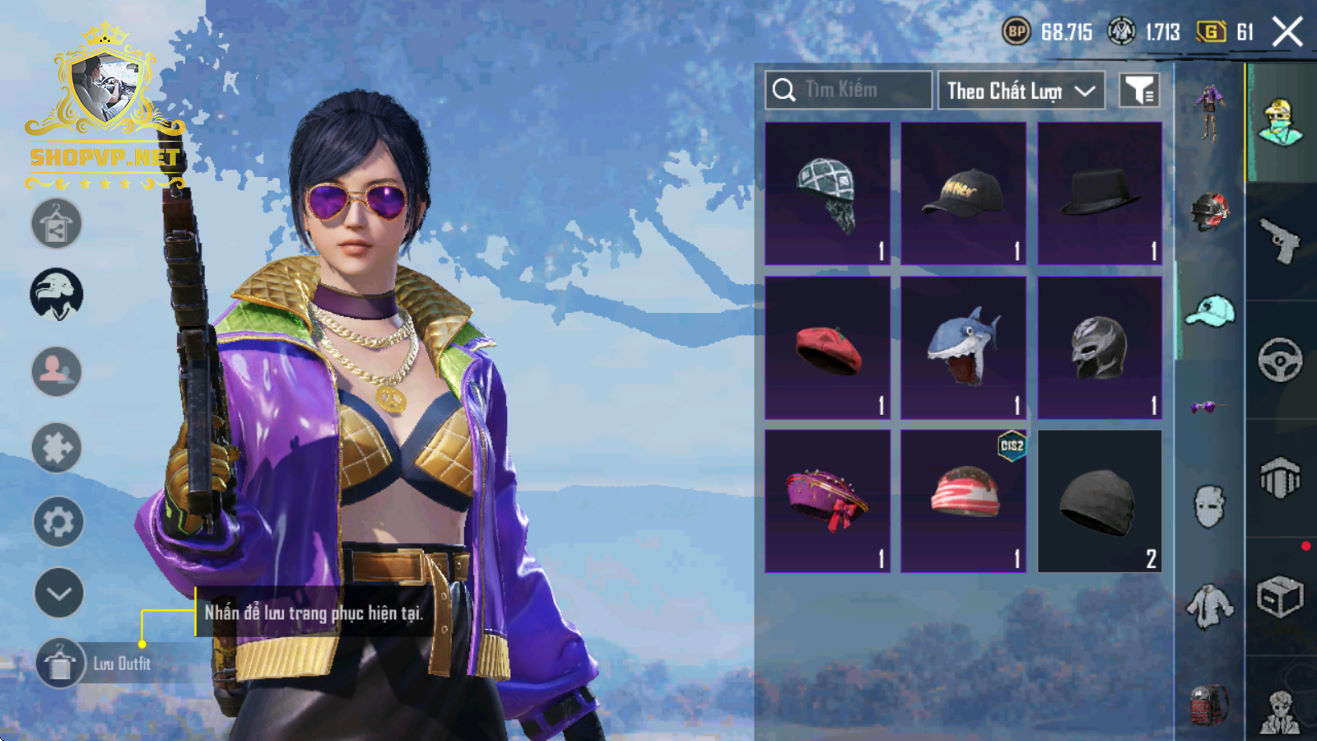
Task: Save outfit with Lưu Outfit button
Action: click(x=60, y=663)
